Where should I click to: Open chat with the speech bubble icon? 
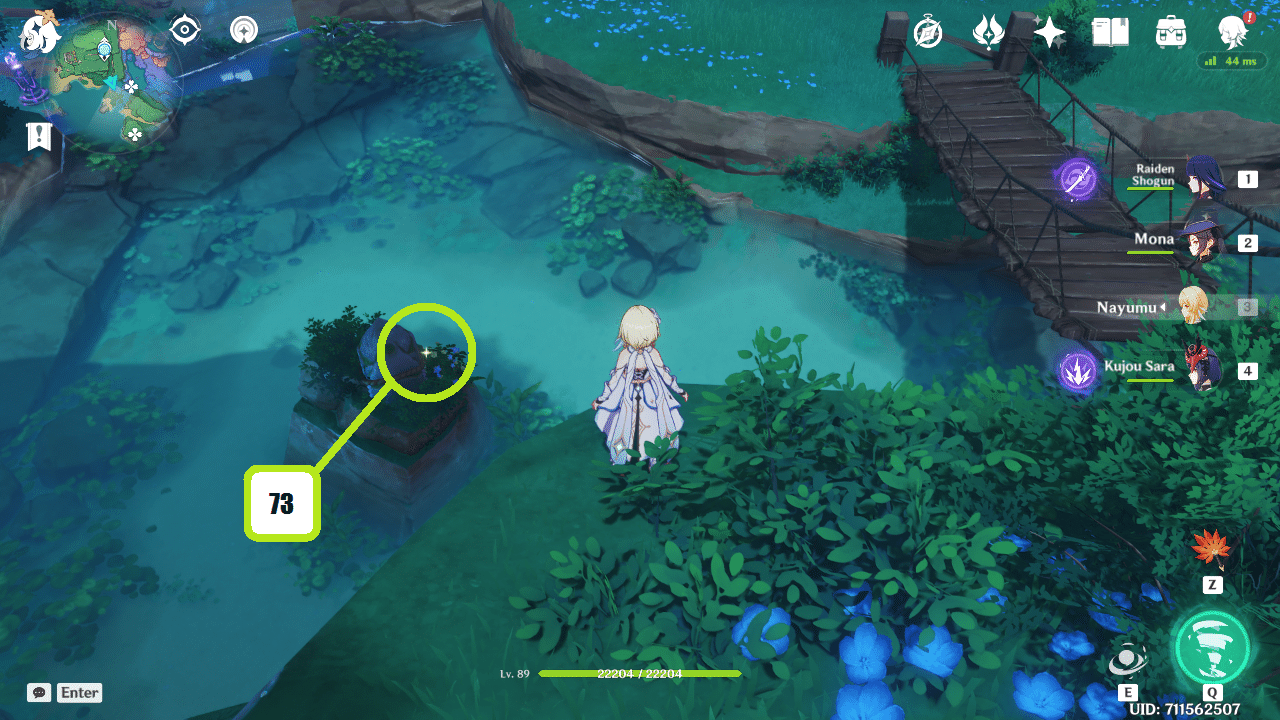click(x=38, y=692)
